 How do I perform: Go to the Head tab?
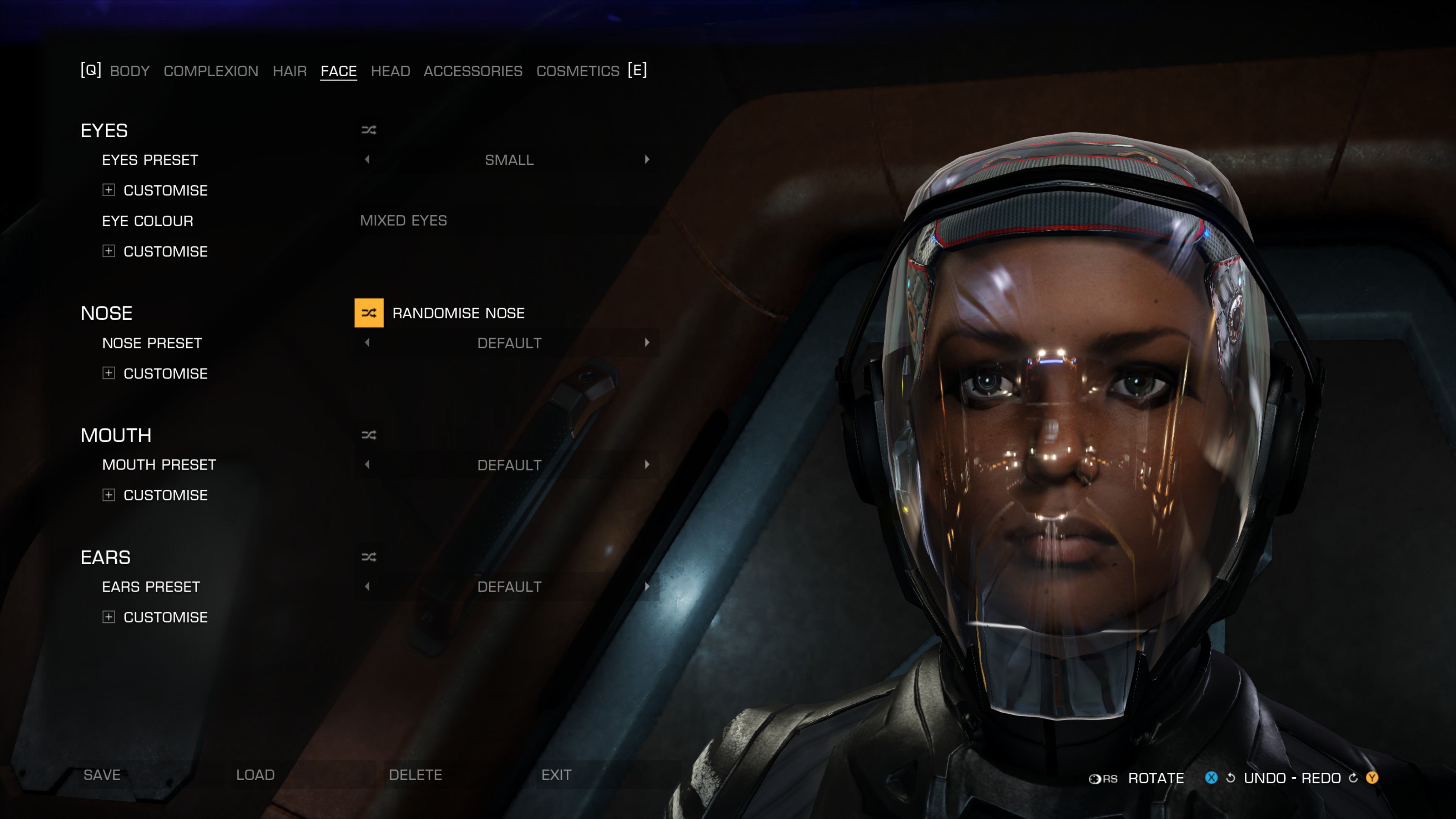pyautogui.click(x=390, y=71)
